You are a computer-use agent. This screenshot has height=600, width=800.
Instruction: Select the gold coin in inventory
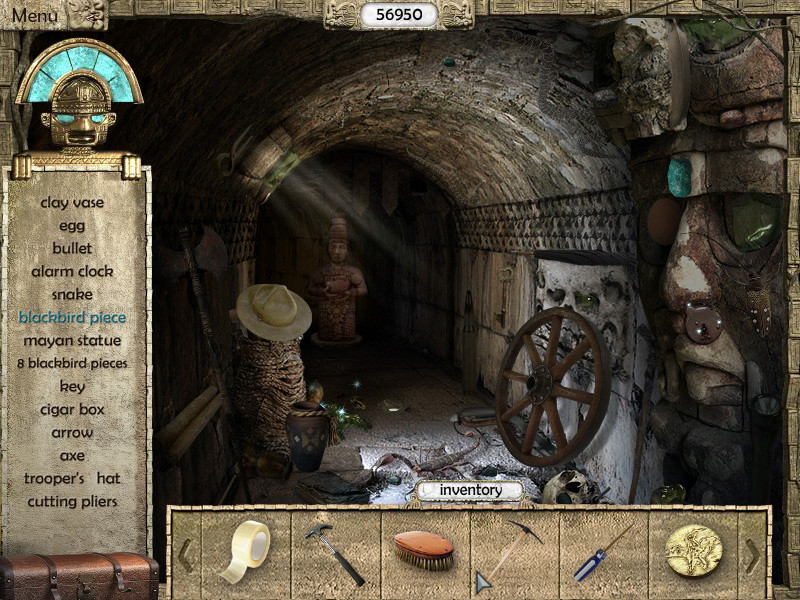click(x=693, y=551)
